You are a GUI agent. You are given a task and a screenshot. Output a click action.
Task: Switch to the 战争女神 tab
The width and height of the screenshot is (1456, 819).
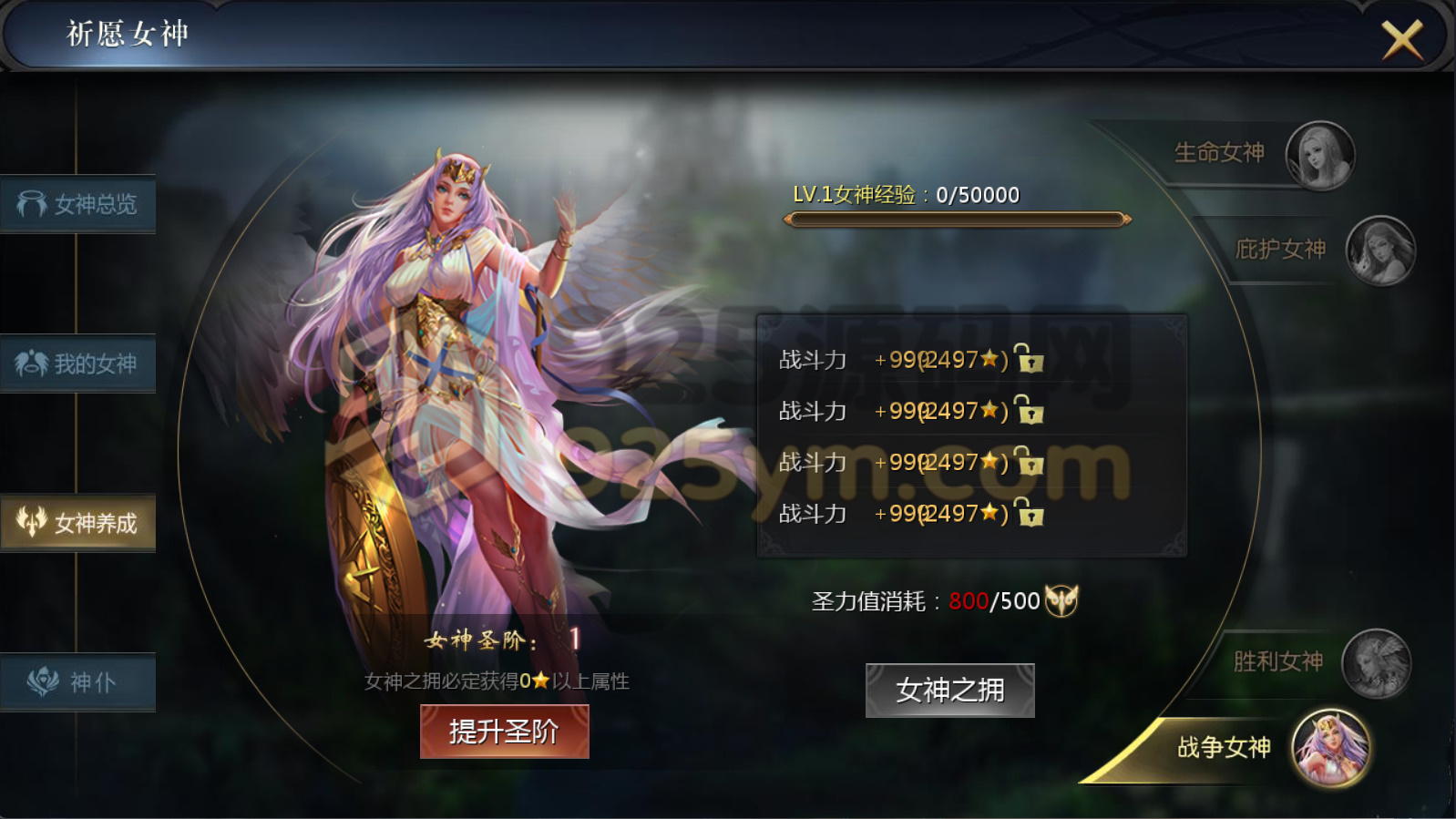[1225, 745]
